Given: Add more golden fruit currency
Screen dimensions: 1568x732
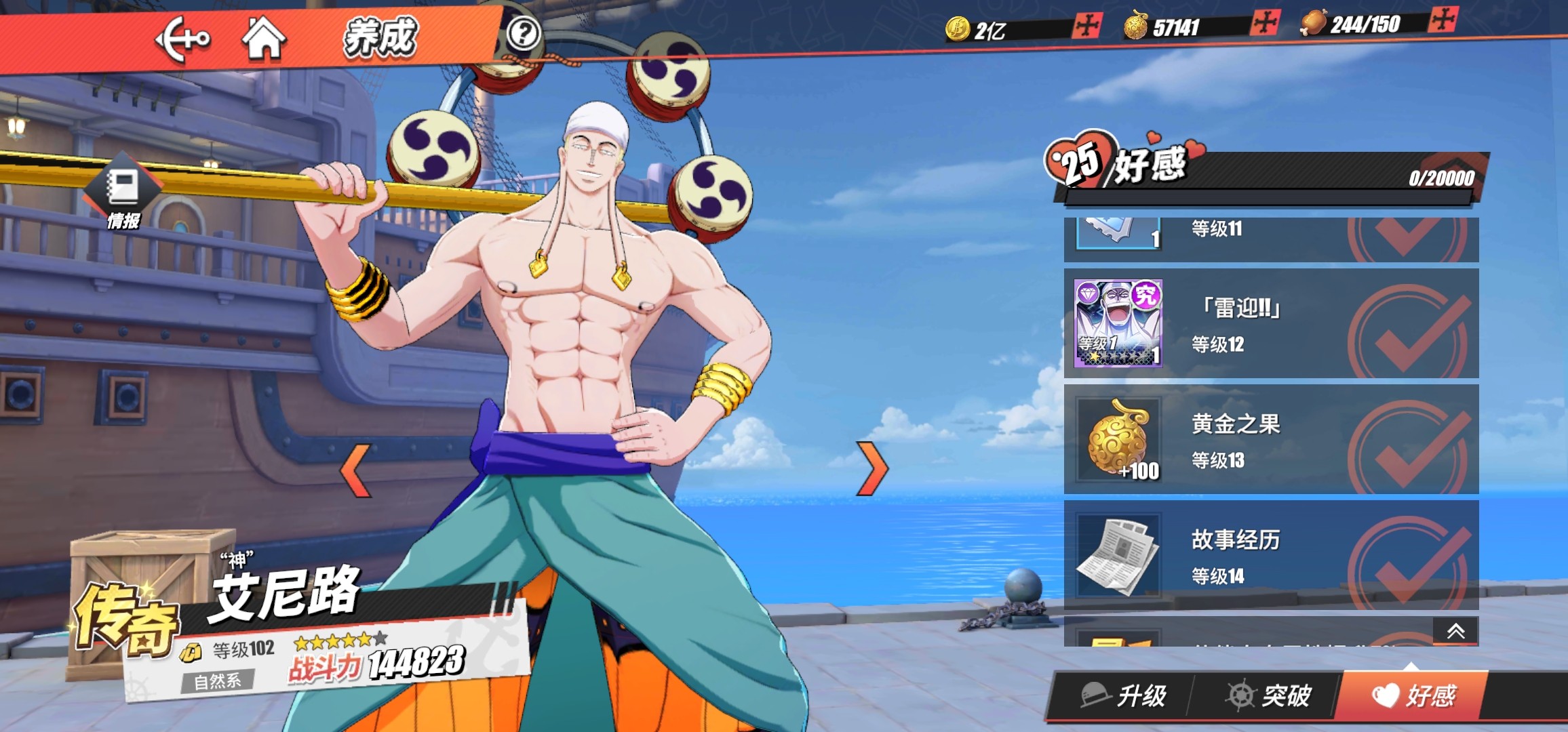Looking at the screenshot, I should 1265,22.
